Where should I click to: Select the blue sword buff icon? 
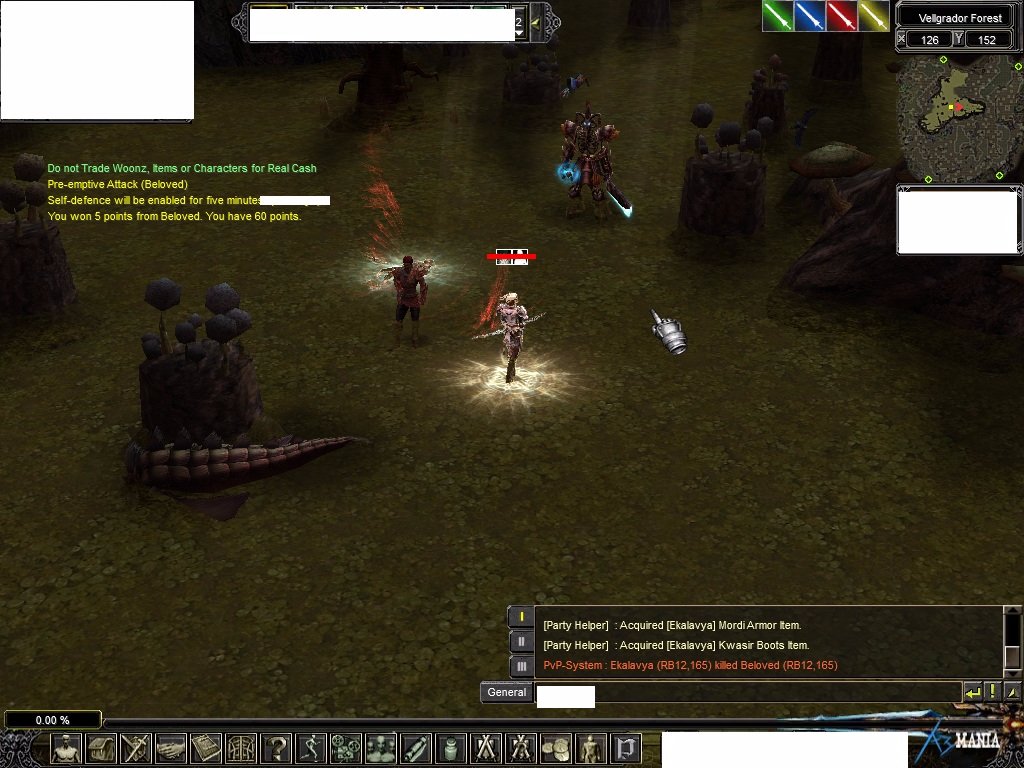810,16
